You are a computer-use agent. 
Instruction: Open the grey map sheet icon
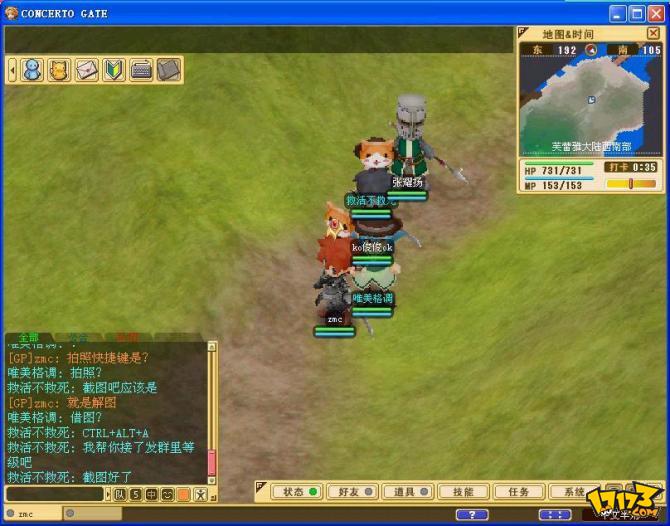click(168, 70)
